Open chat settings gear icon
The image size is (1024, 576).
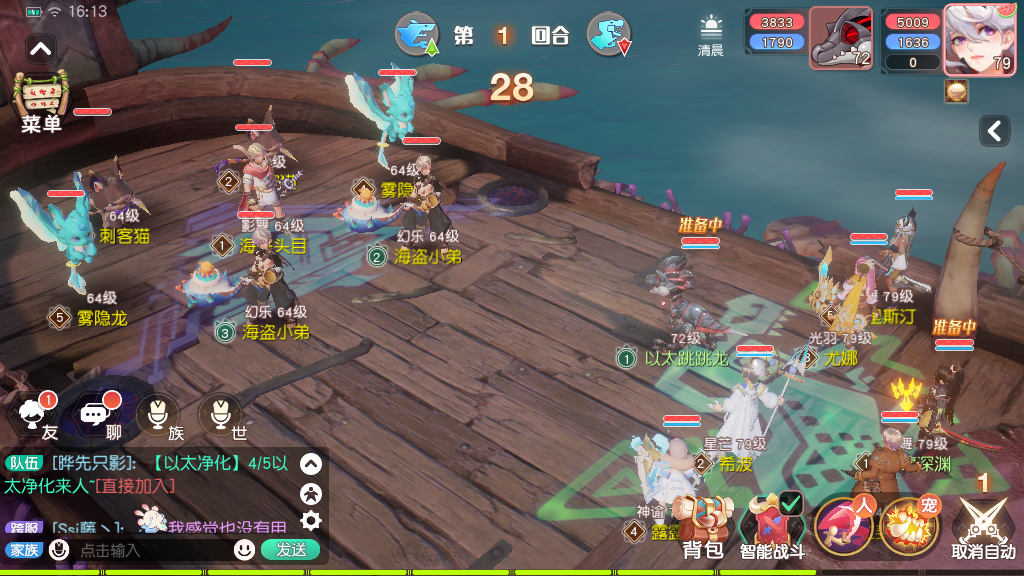pos(311,519)
